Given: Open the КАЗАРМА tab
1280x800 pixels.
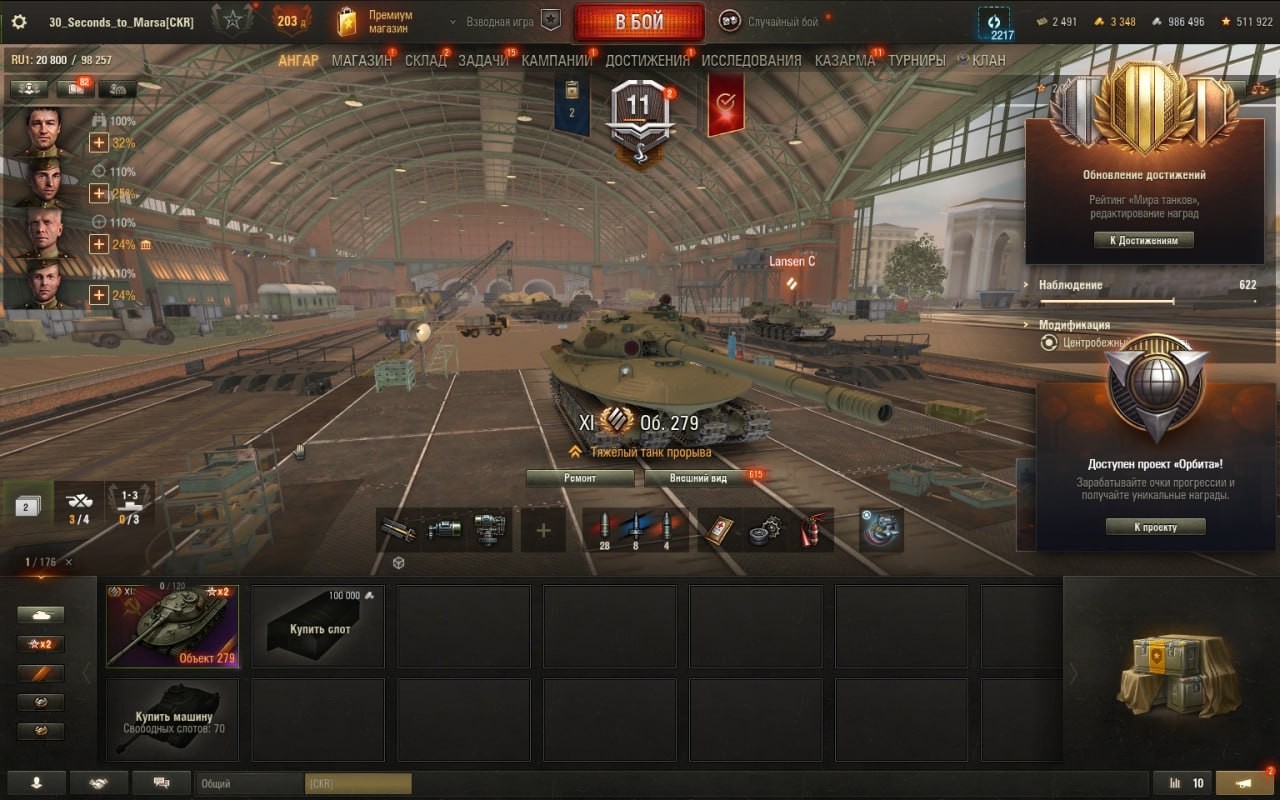Looking at the screenshot, I should coord(844,60).
